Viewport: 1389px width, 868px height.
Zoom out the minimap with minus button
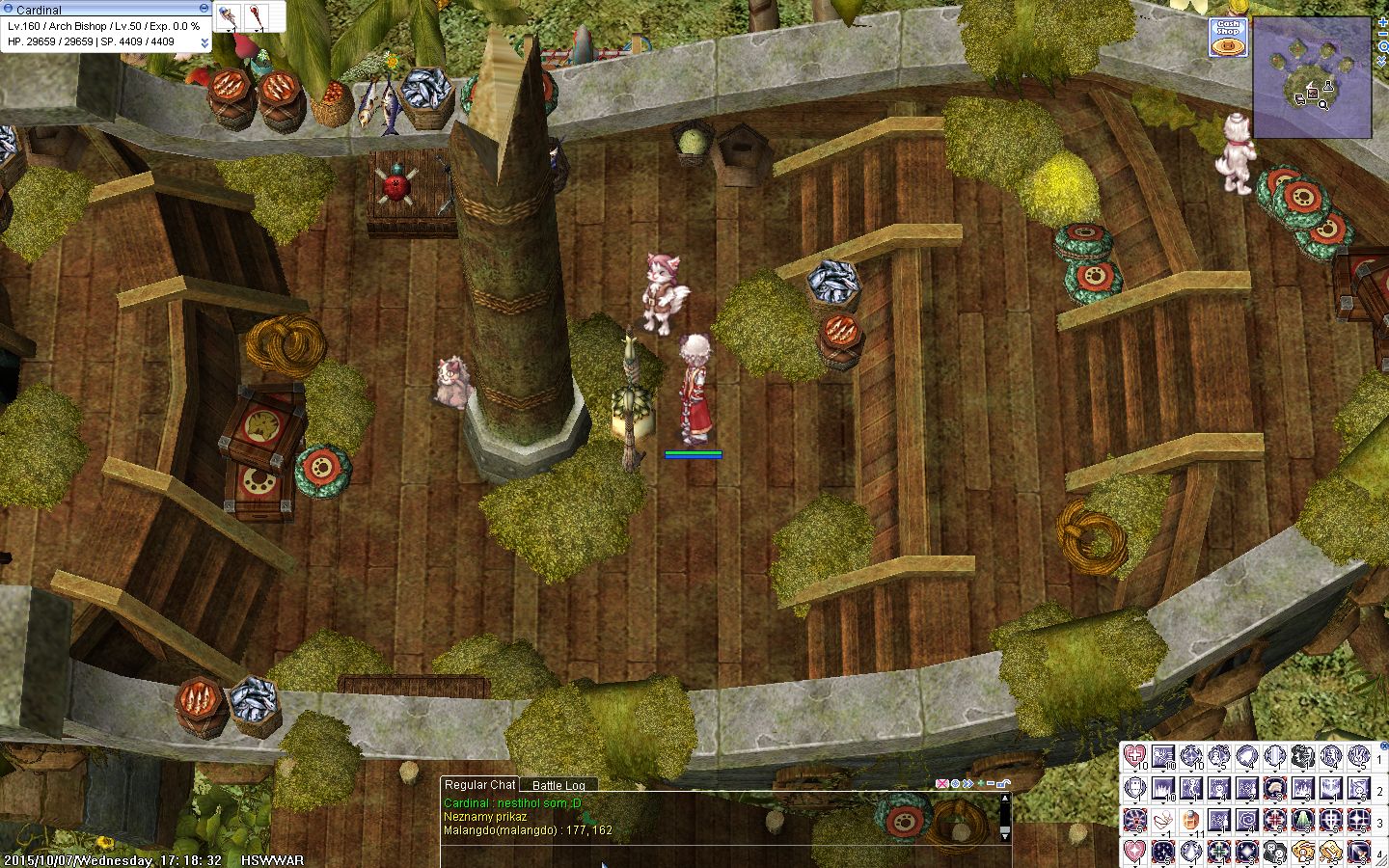pos(1383,34)
